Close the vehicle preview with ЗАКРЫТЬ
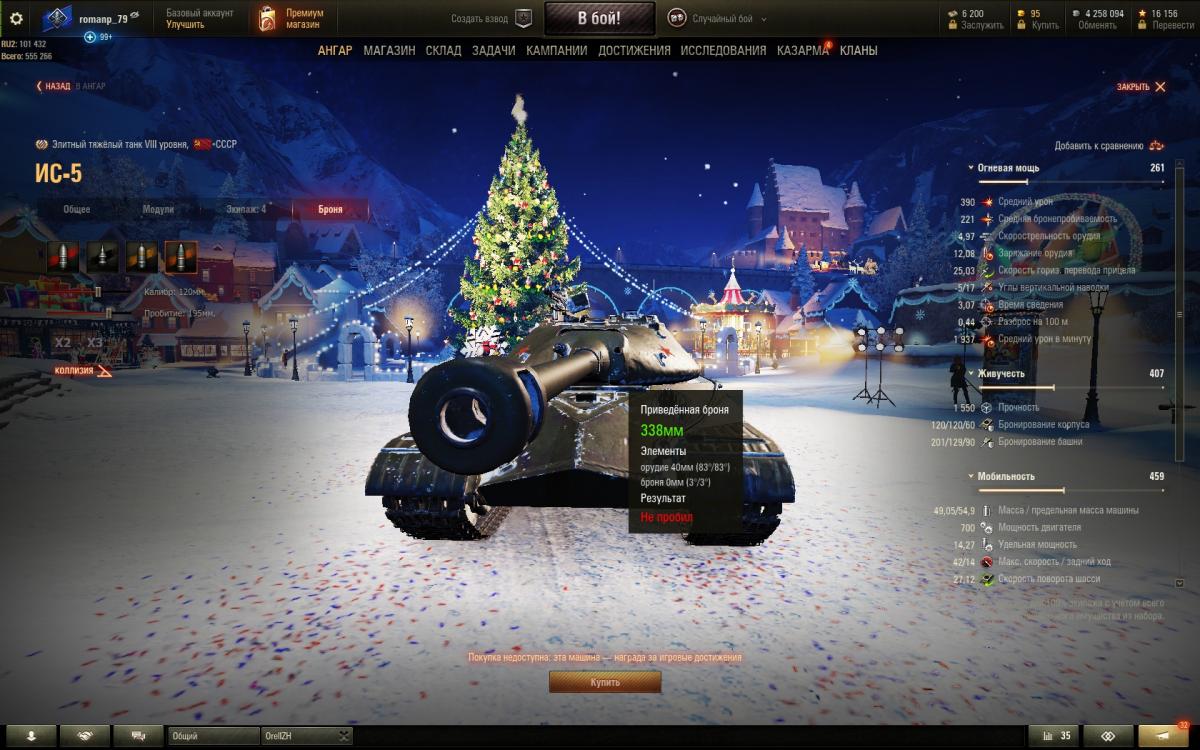This screenshot has height=750, width=1200. coord(1141,87)
